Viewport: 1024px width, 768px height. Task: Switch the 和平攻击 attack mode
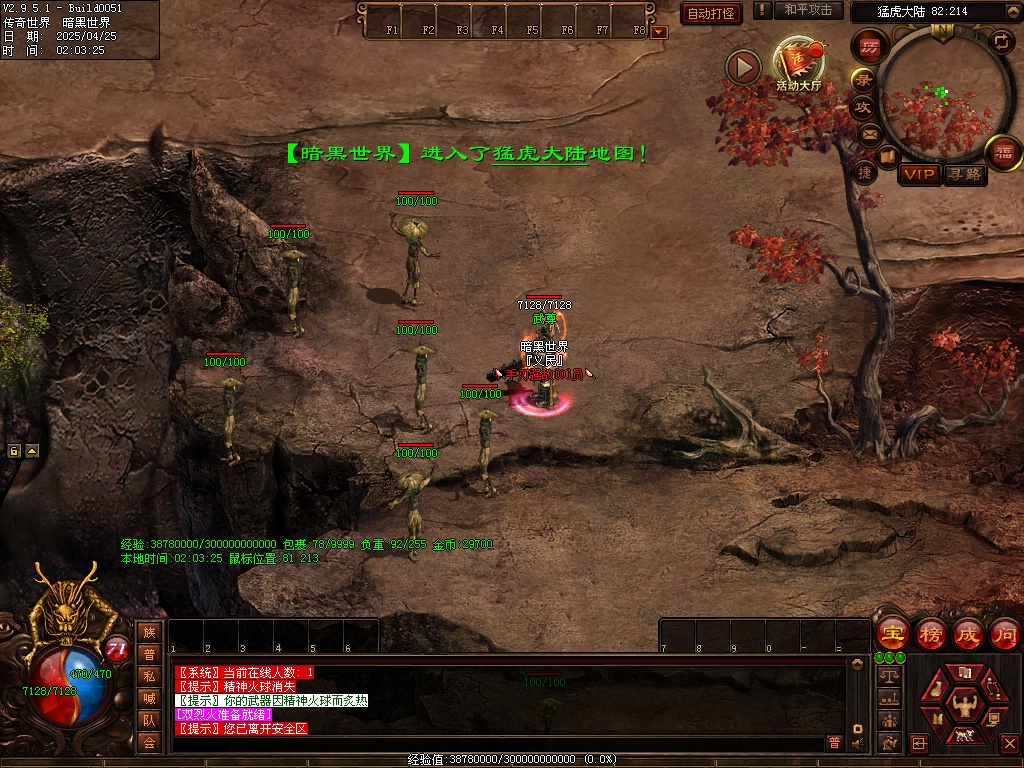808,10
